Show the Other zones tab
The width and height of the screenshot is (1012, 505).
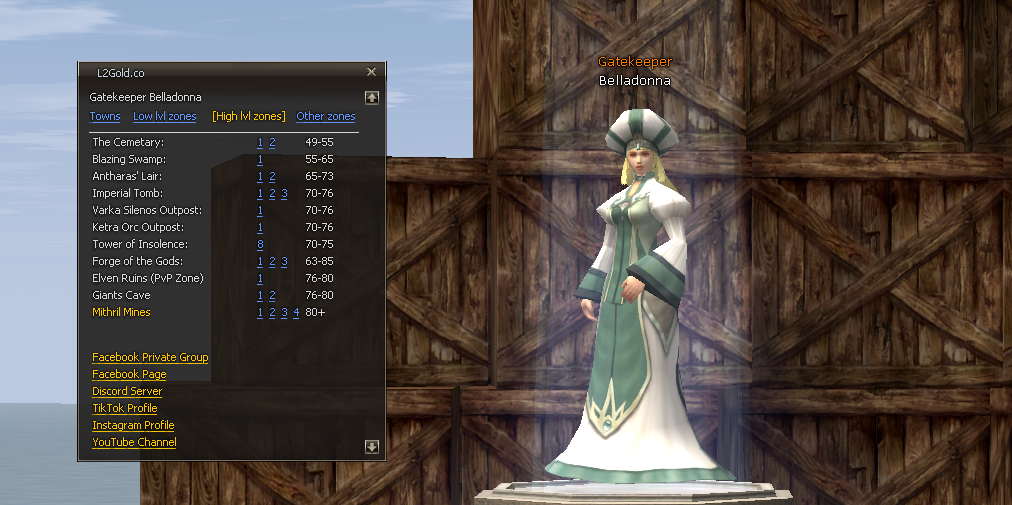pos(325,117)
